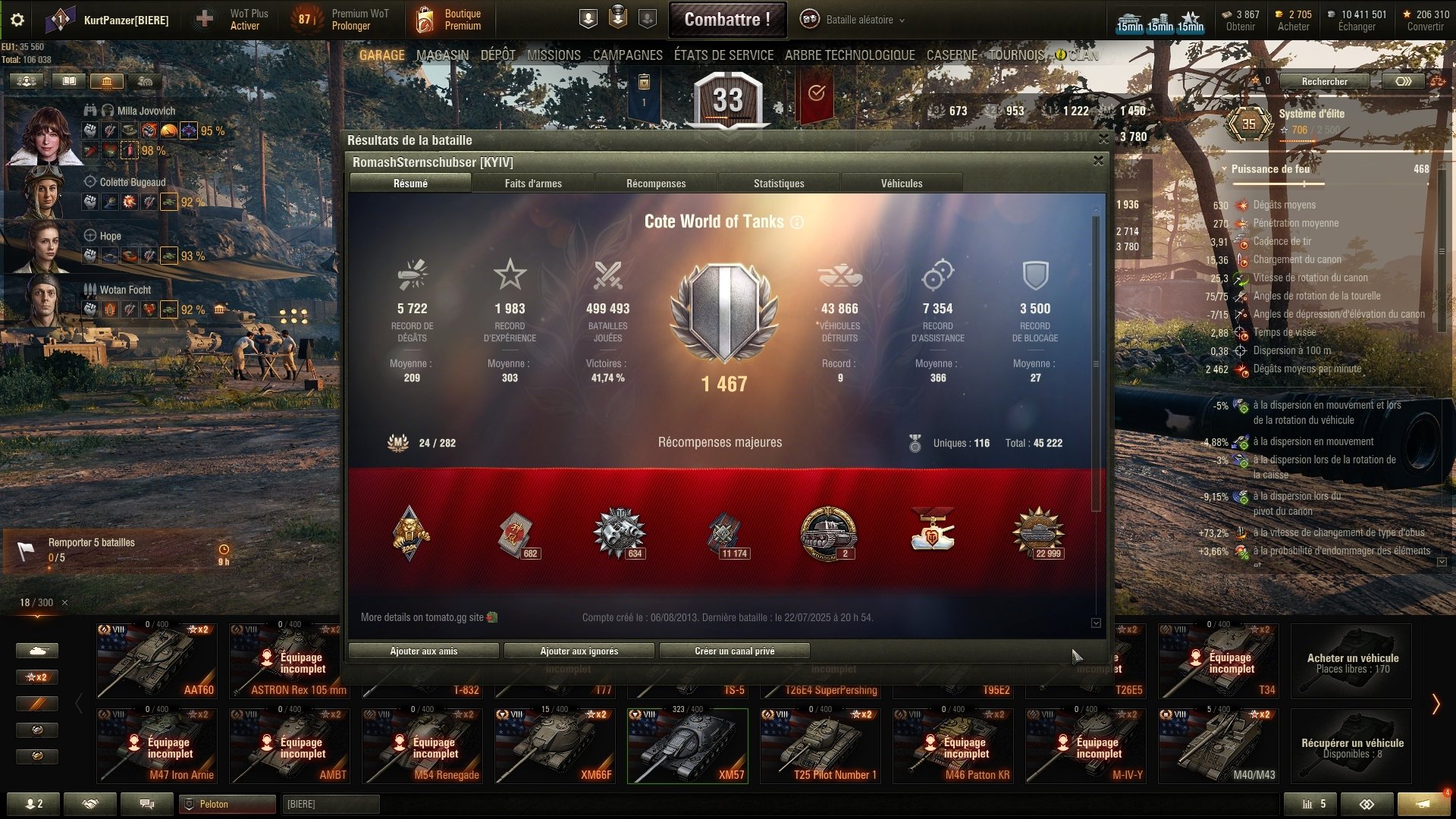
Task: Select the XM57 tank in the carousel
Action: (687, 745)
